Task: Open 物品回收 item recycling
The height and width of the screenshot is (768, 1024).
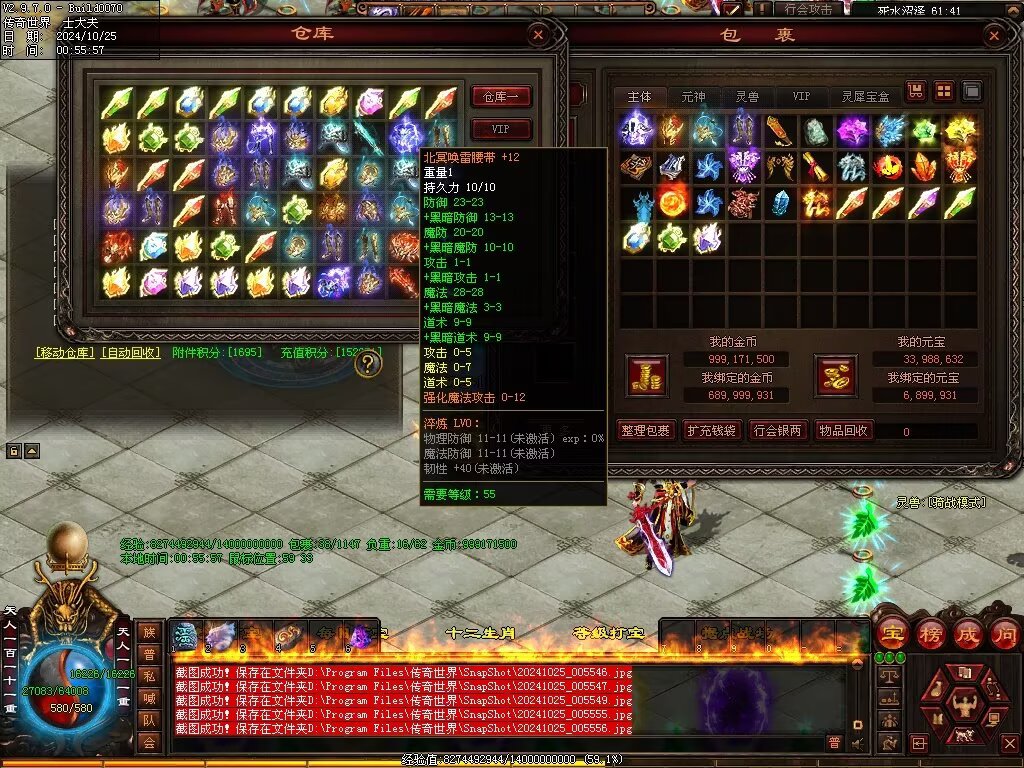Action: pyautogui.click(x=844, y=431)
